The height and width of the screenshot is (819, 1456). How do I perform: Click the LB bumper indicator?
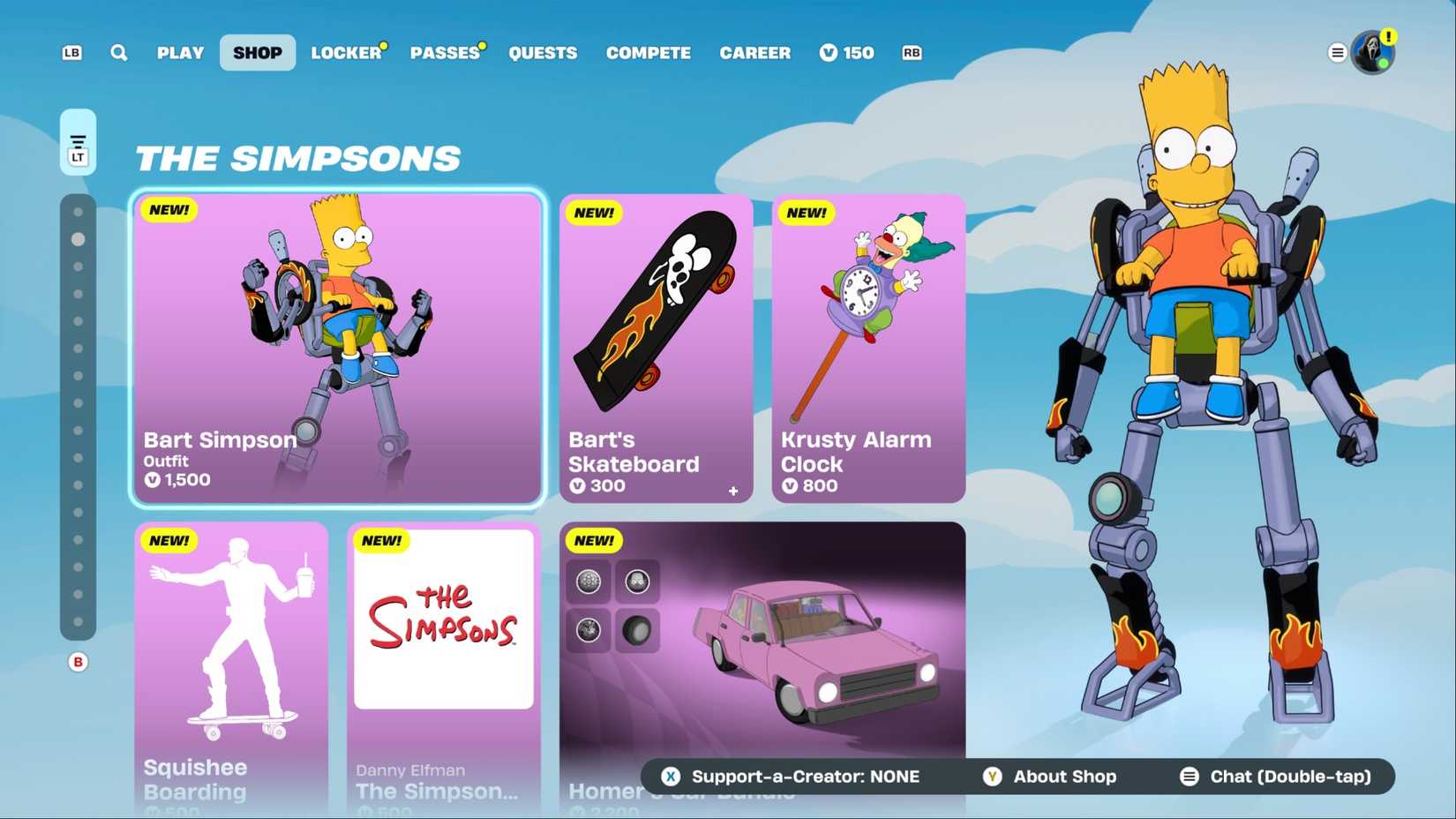71,52
